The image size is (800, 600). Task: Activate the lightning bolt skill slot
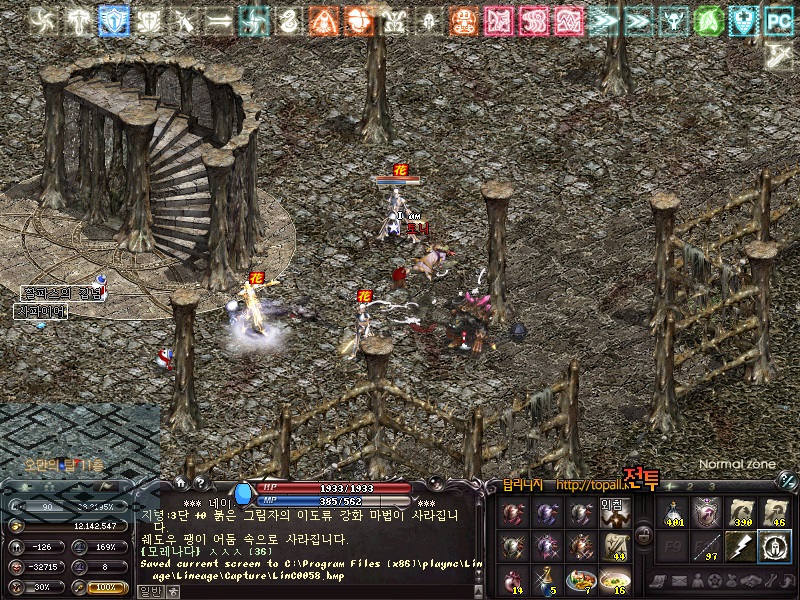point(742,546)
